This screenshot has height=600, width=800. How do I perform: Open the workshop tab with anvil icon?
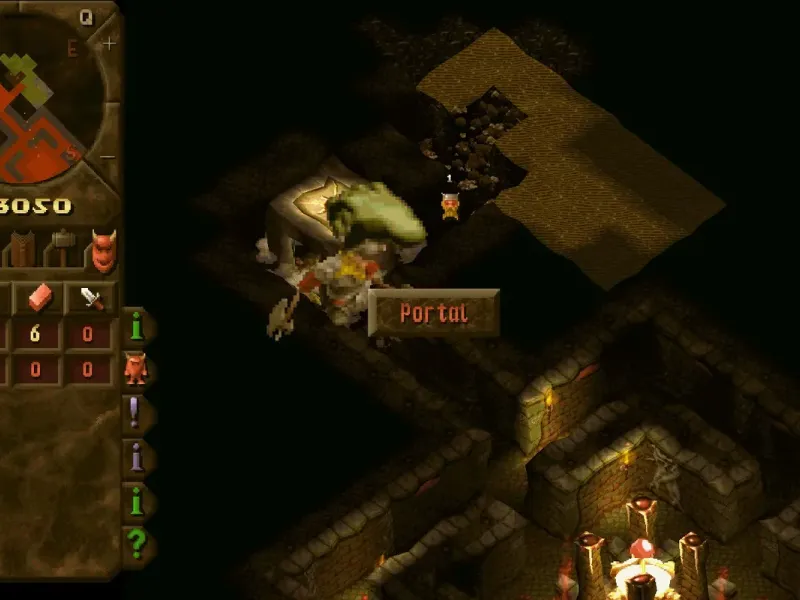[62, 247]
